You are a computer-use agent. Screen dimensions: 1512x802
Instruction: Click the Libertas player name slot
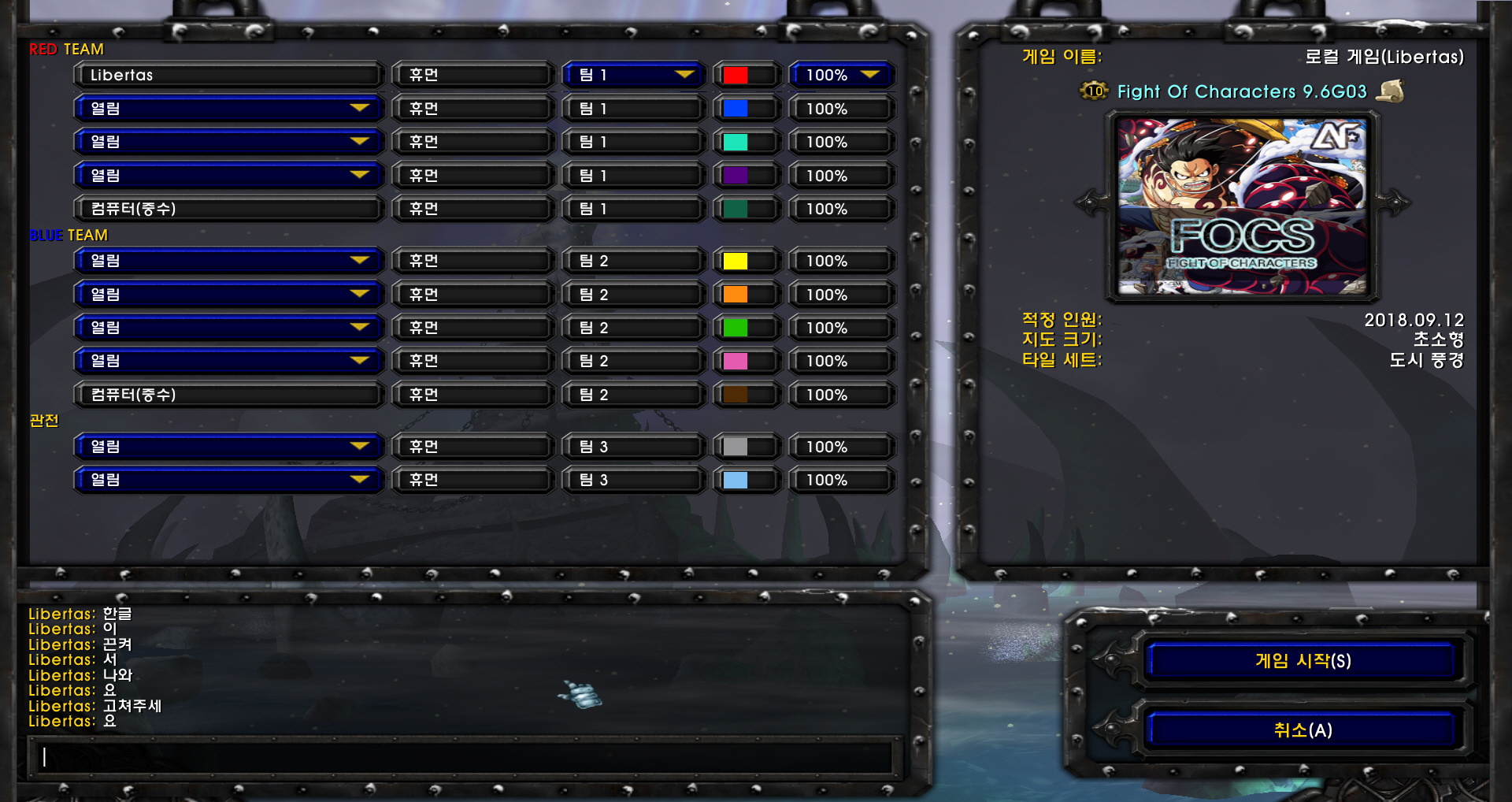[x=228, y=75]
